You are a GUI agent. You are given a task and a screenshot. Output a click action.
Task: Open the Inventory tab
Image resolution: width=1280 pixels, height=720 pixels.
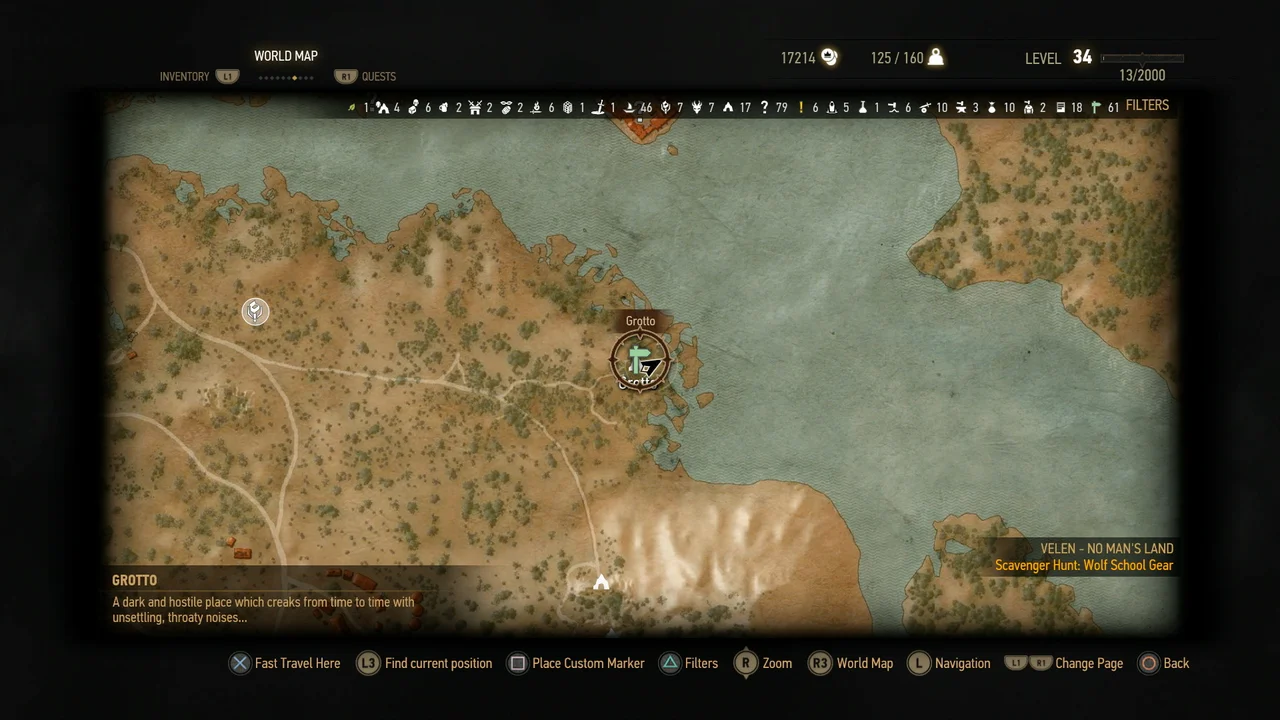[x=184, y=76]
